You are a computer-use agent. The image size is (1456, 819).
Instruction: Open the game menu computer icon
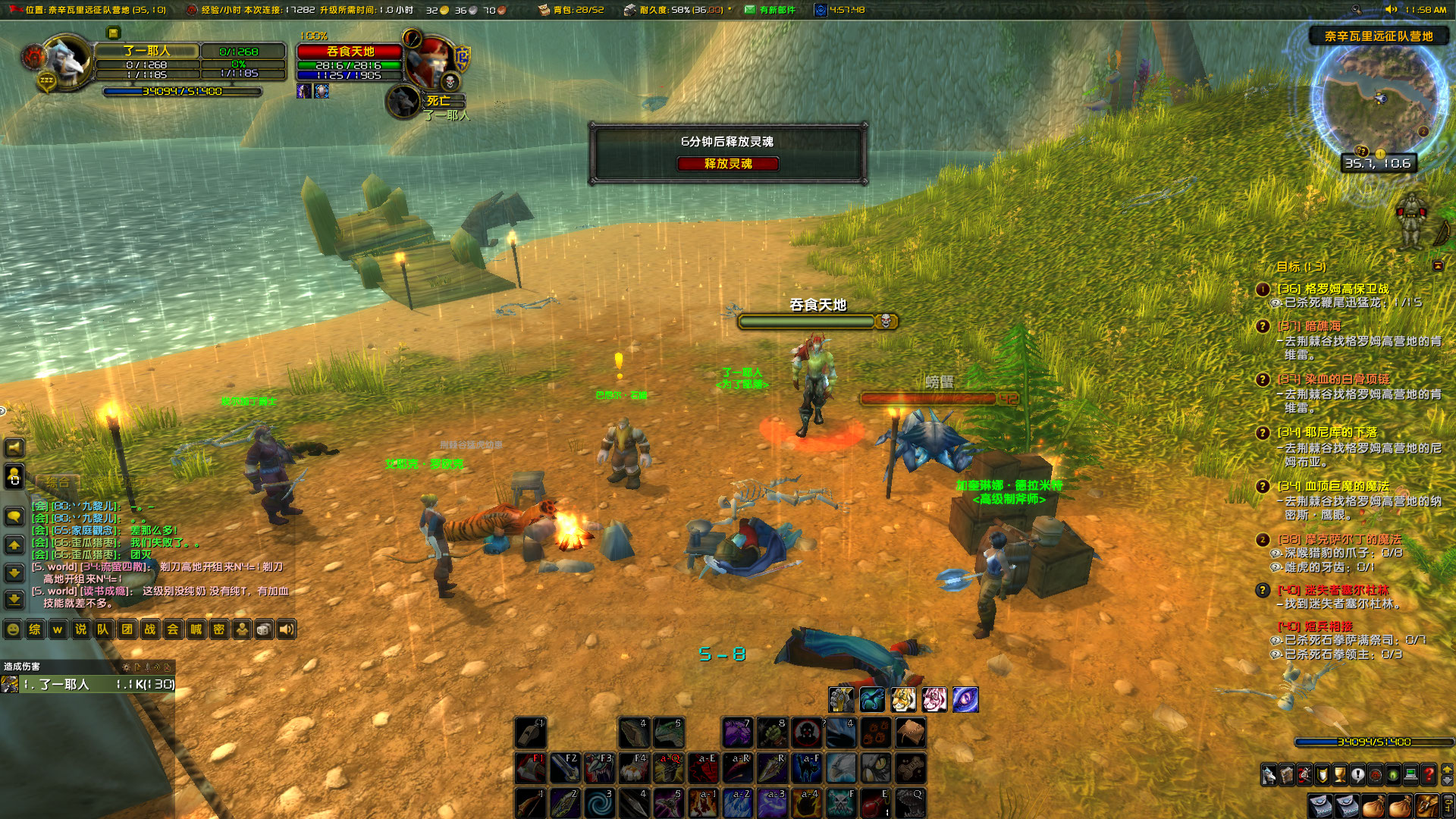[1410, 774]
